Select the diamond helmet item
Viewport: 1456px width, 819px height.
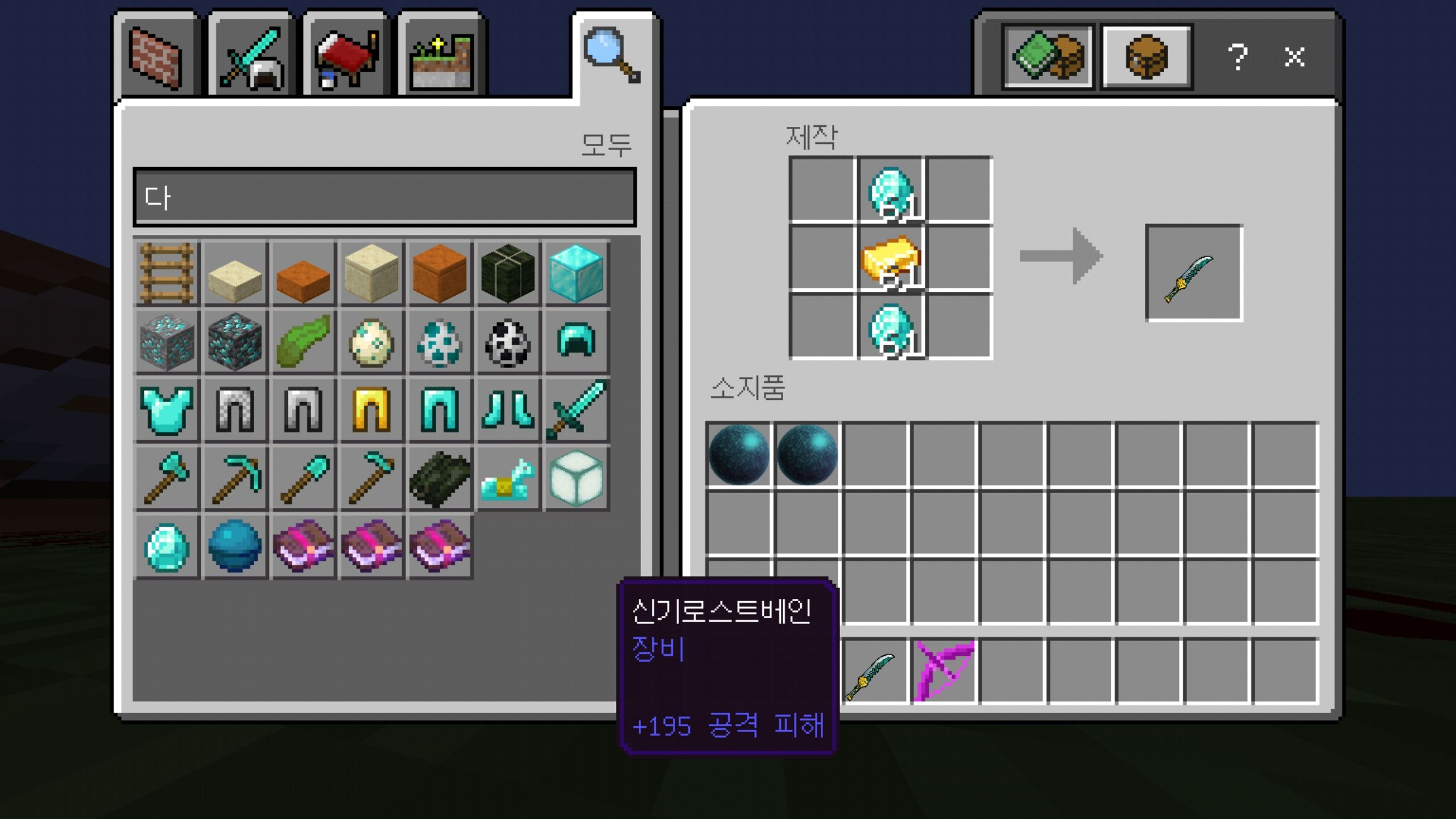click(x=576, y=341)
